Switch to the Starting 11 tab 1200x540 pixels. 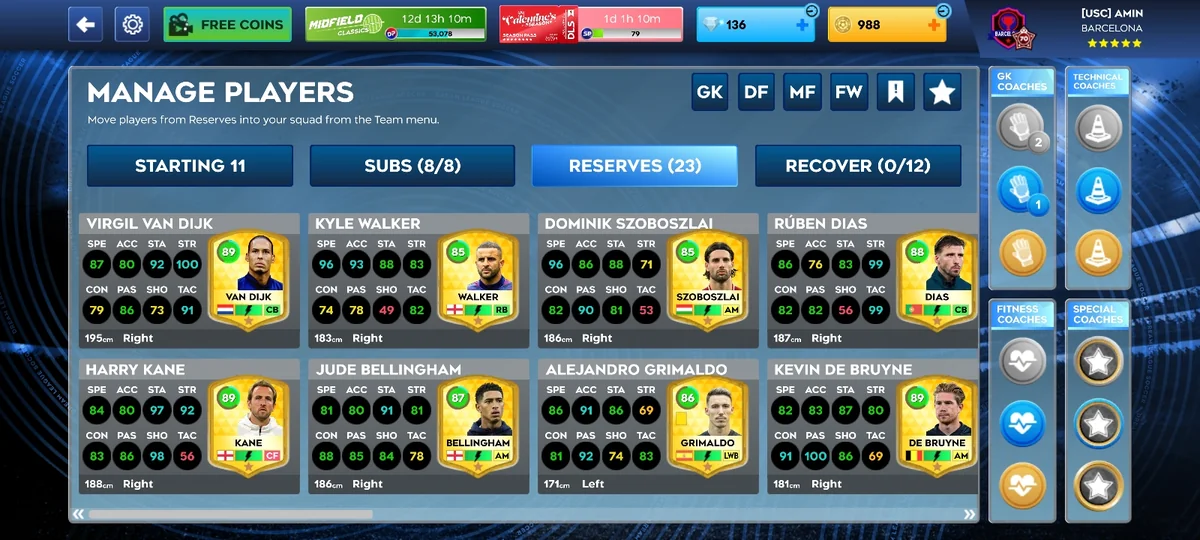click(190, 166)
